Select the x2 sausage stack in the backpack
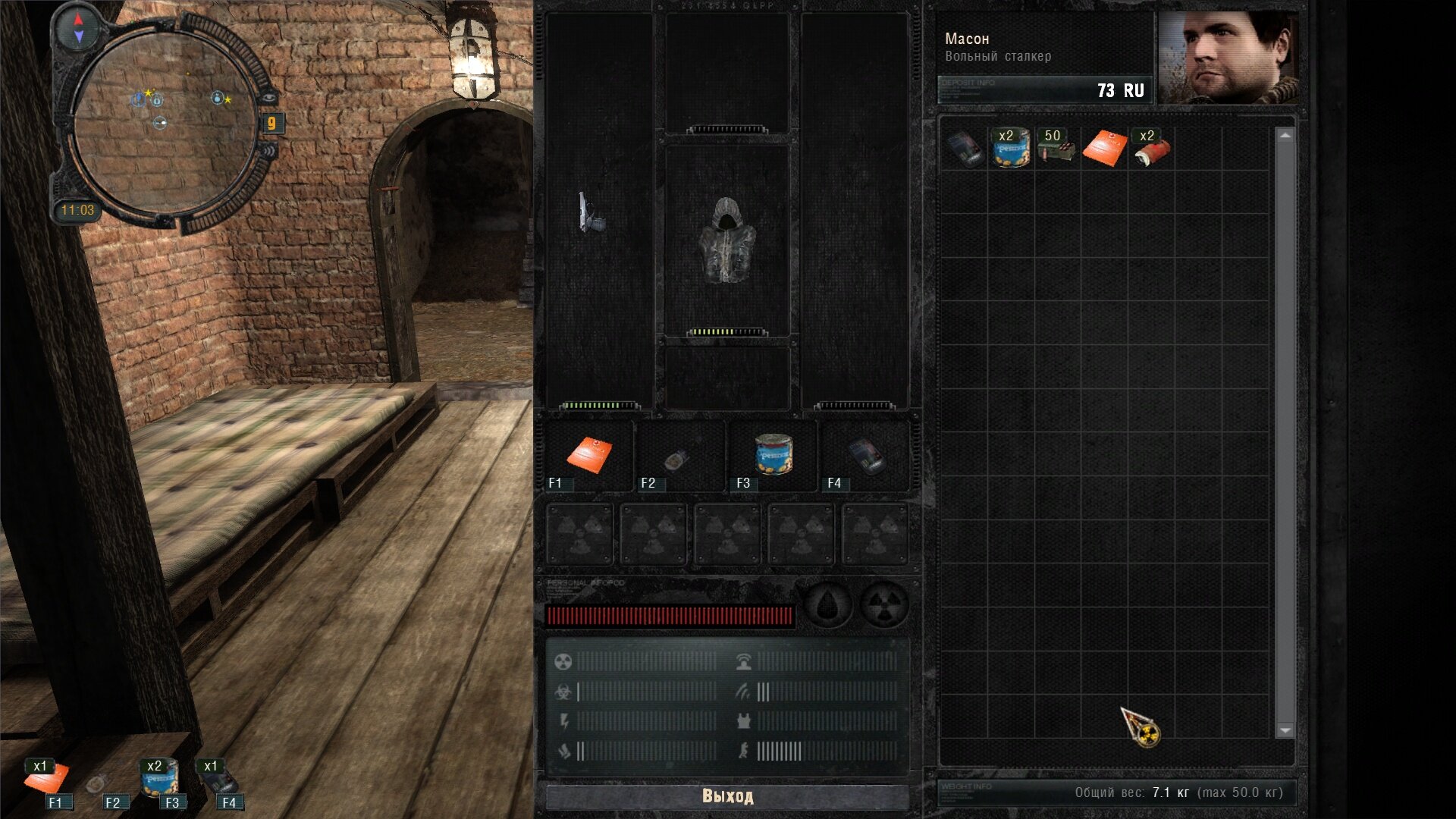1456x819 pixels. tap(1151, 148)
